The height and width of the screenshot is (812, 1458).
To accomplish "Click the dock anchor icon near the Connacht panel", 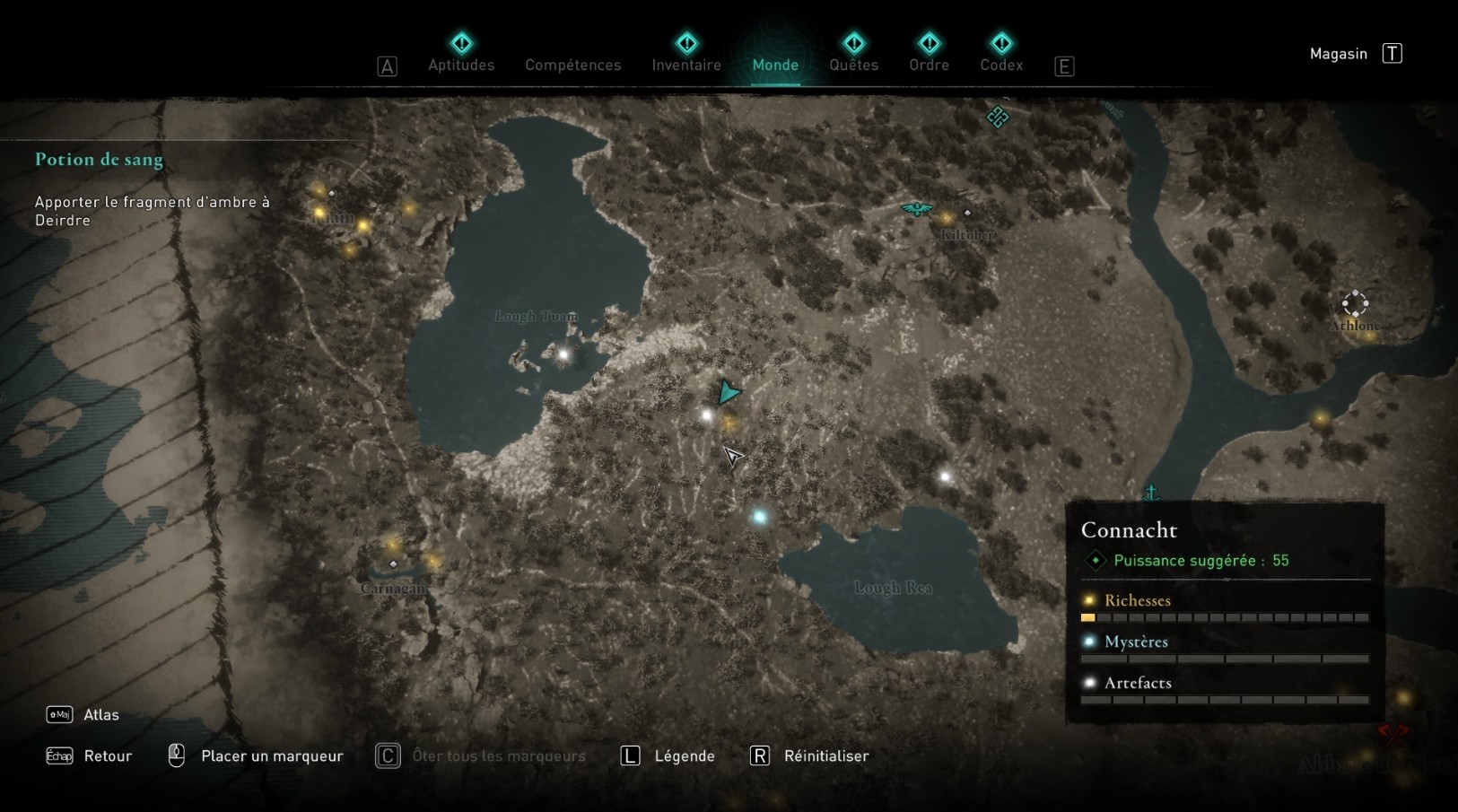I will tap(1149, 491).
